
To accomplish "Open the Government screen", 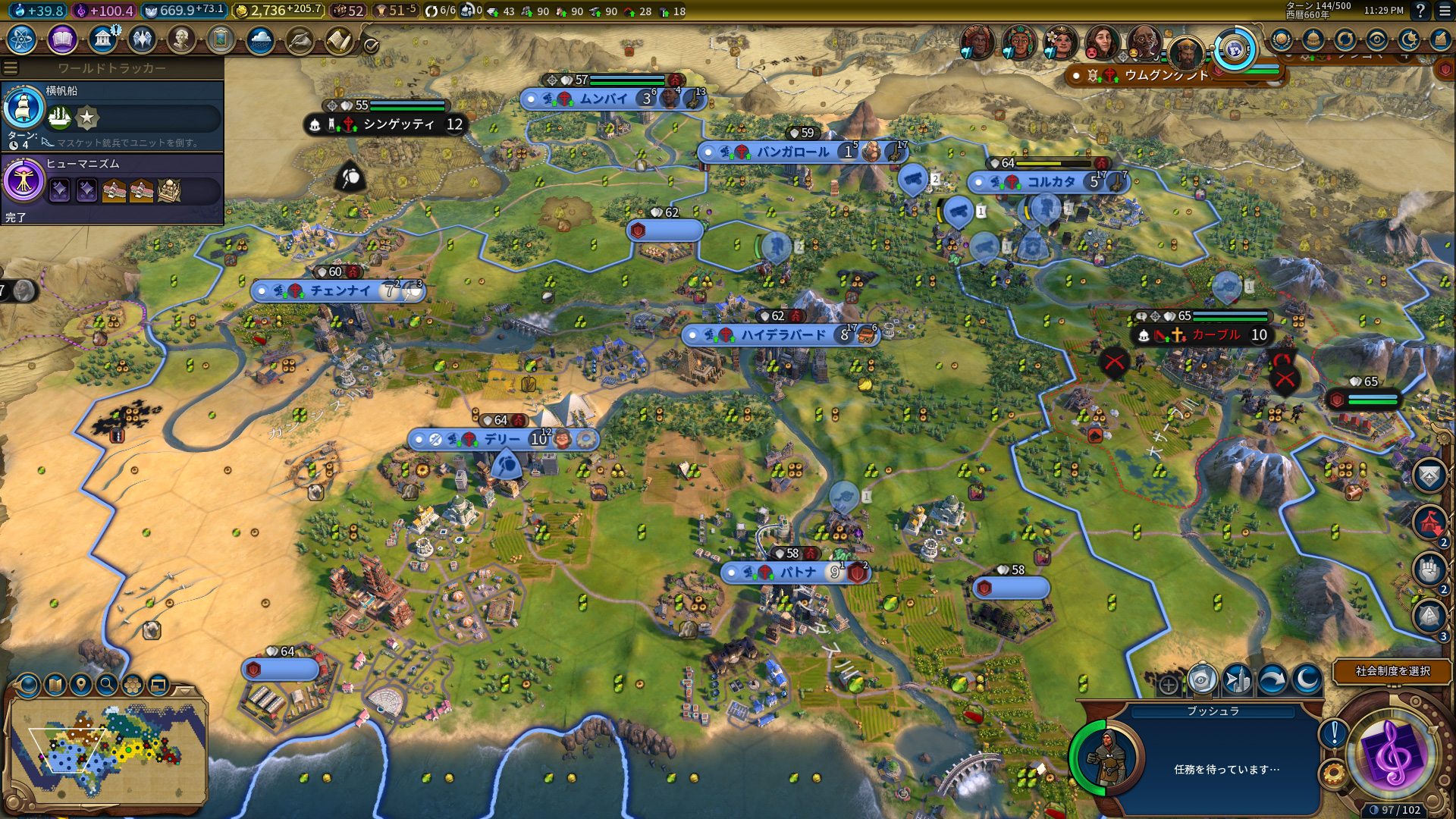I will tap(104, 37).
